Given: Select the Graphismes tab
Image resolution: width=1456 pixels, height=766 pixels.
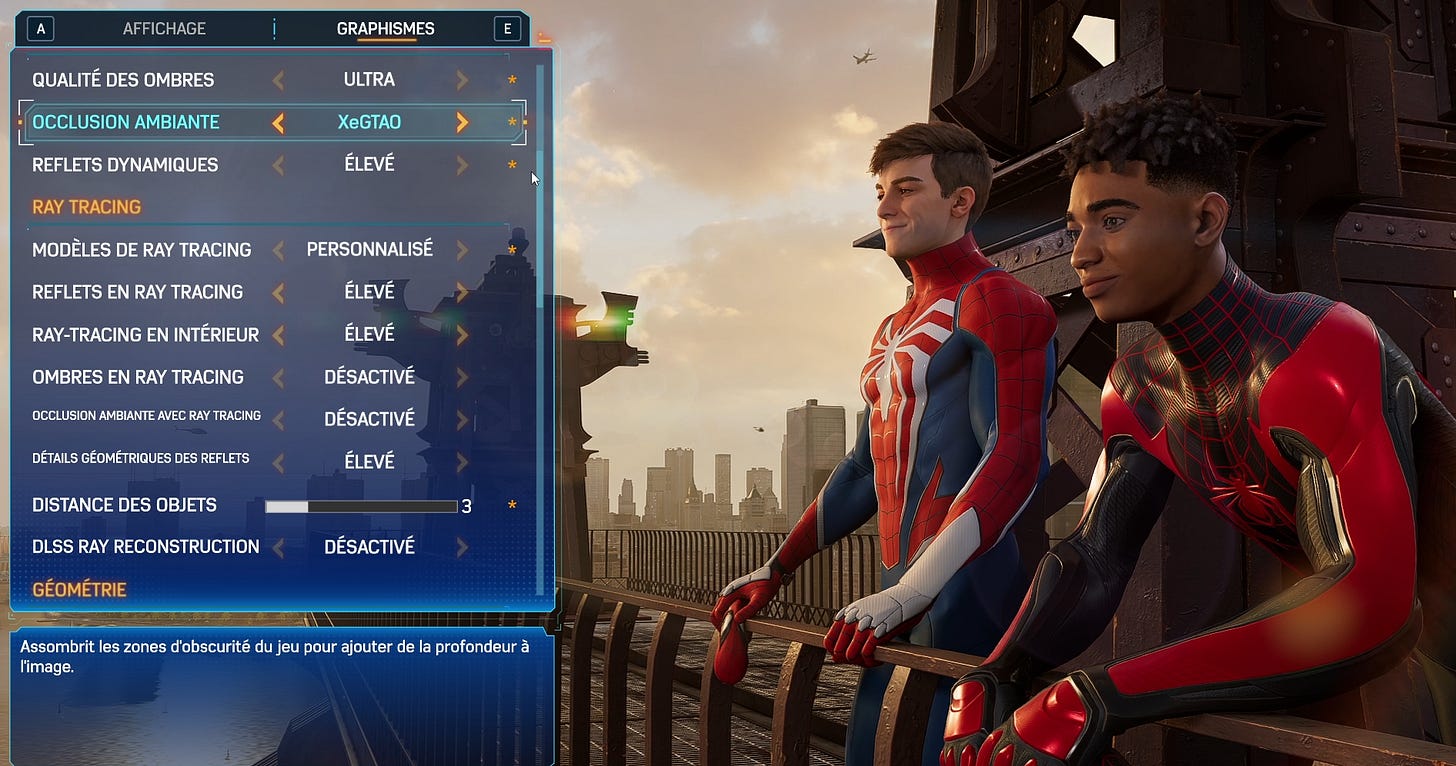Looking at the screenshot, I should (x=385, y=29).
